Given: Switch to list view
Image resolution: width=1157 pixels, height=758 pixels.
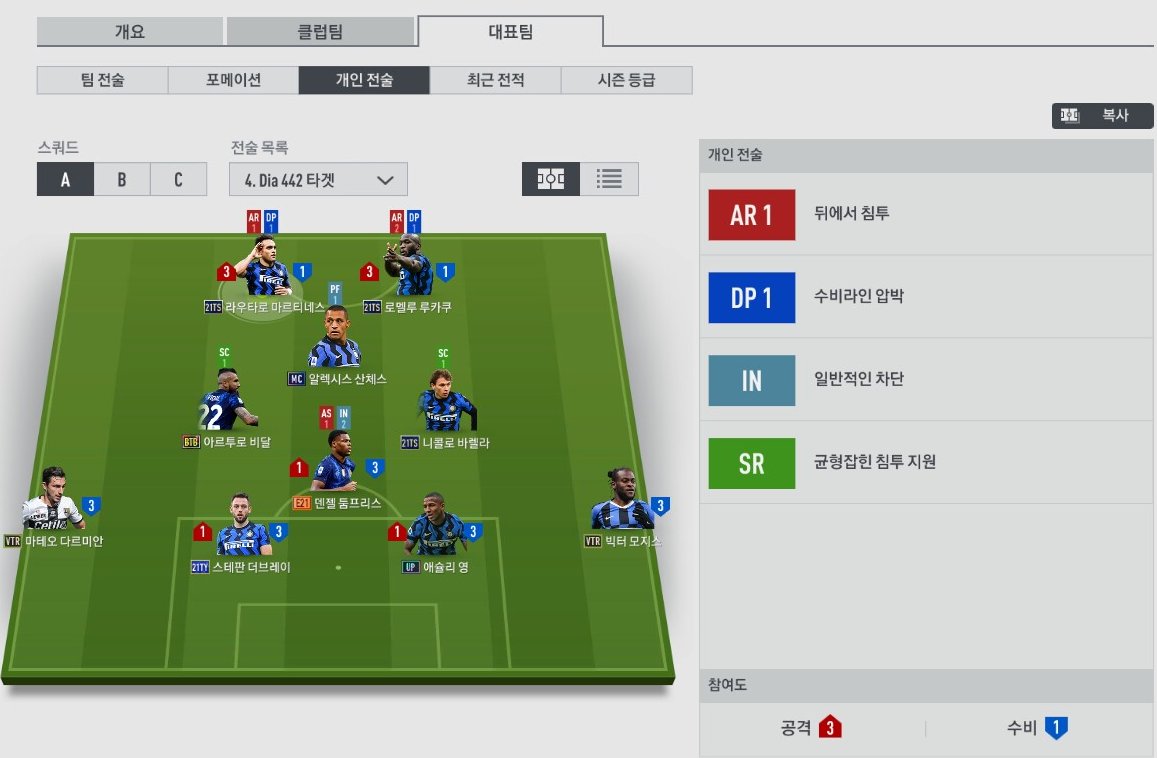Looking at the screenshot, I should click(x=609, y=179).
